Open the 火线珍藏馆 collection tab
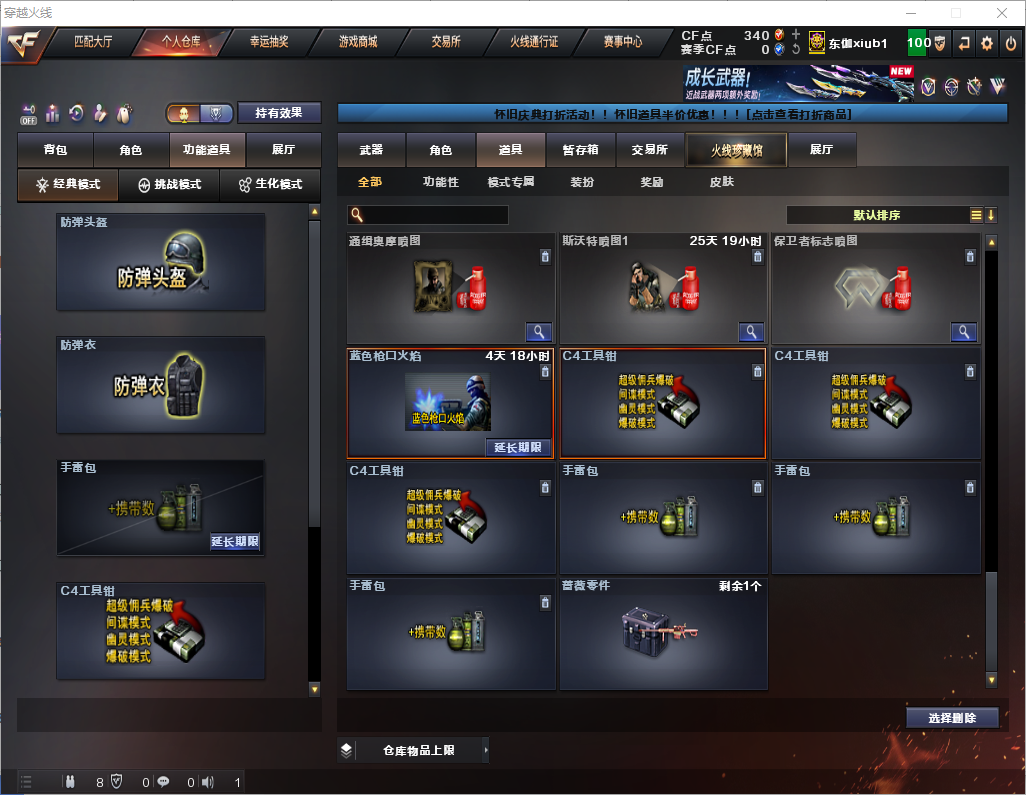 coord(736,150)
